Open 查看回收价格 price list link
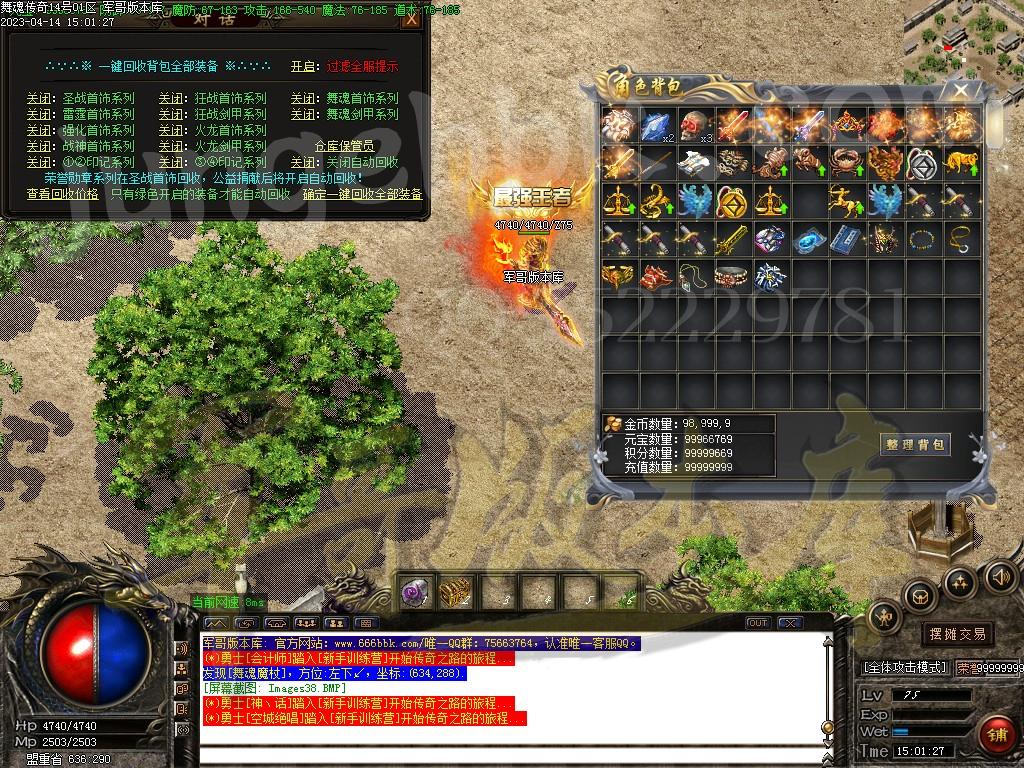This screenshot has height=768, width=1024. 62,194
